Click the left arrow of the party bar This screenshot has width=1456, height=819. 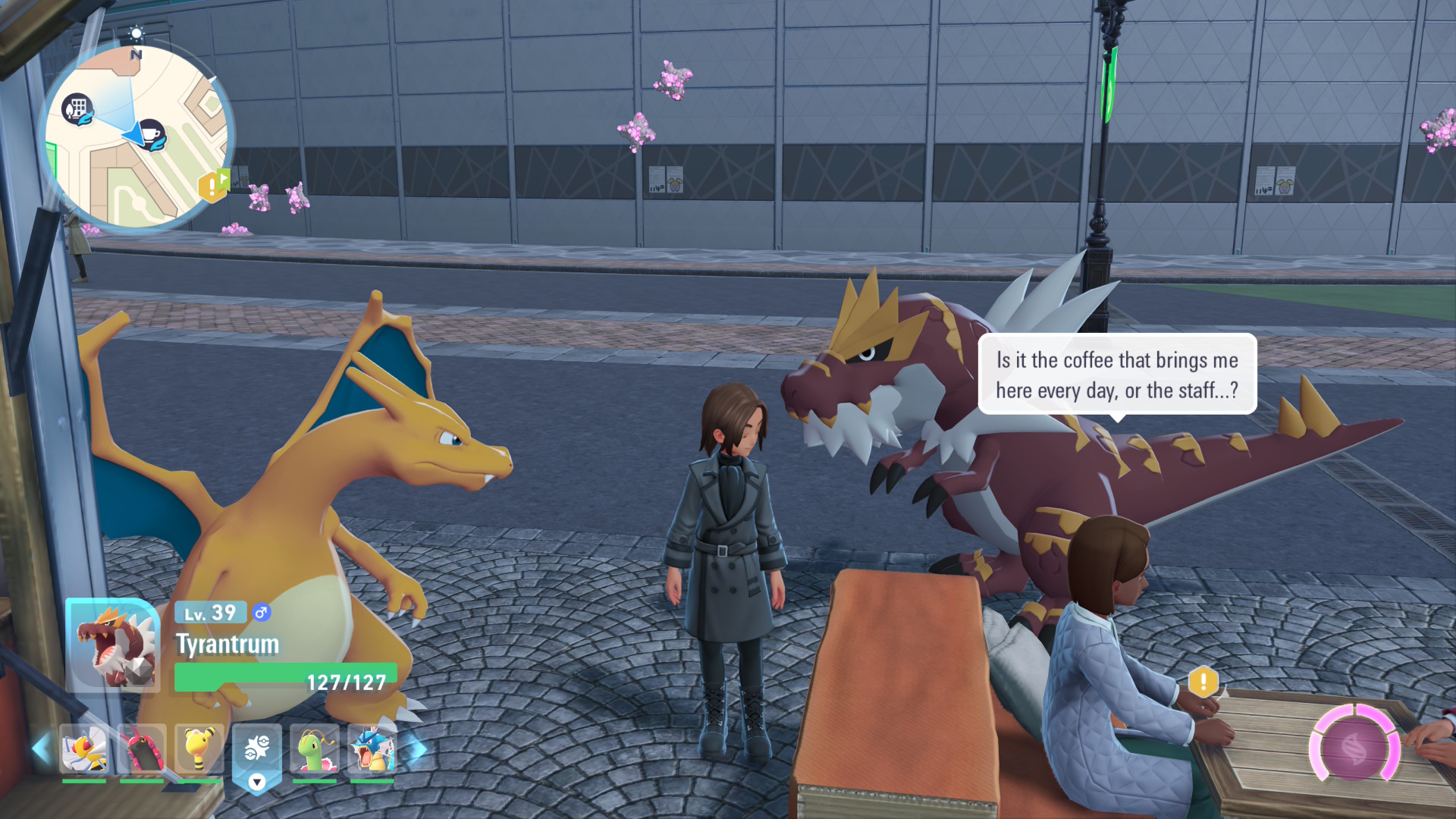41,749
